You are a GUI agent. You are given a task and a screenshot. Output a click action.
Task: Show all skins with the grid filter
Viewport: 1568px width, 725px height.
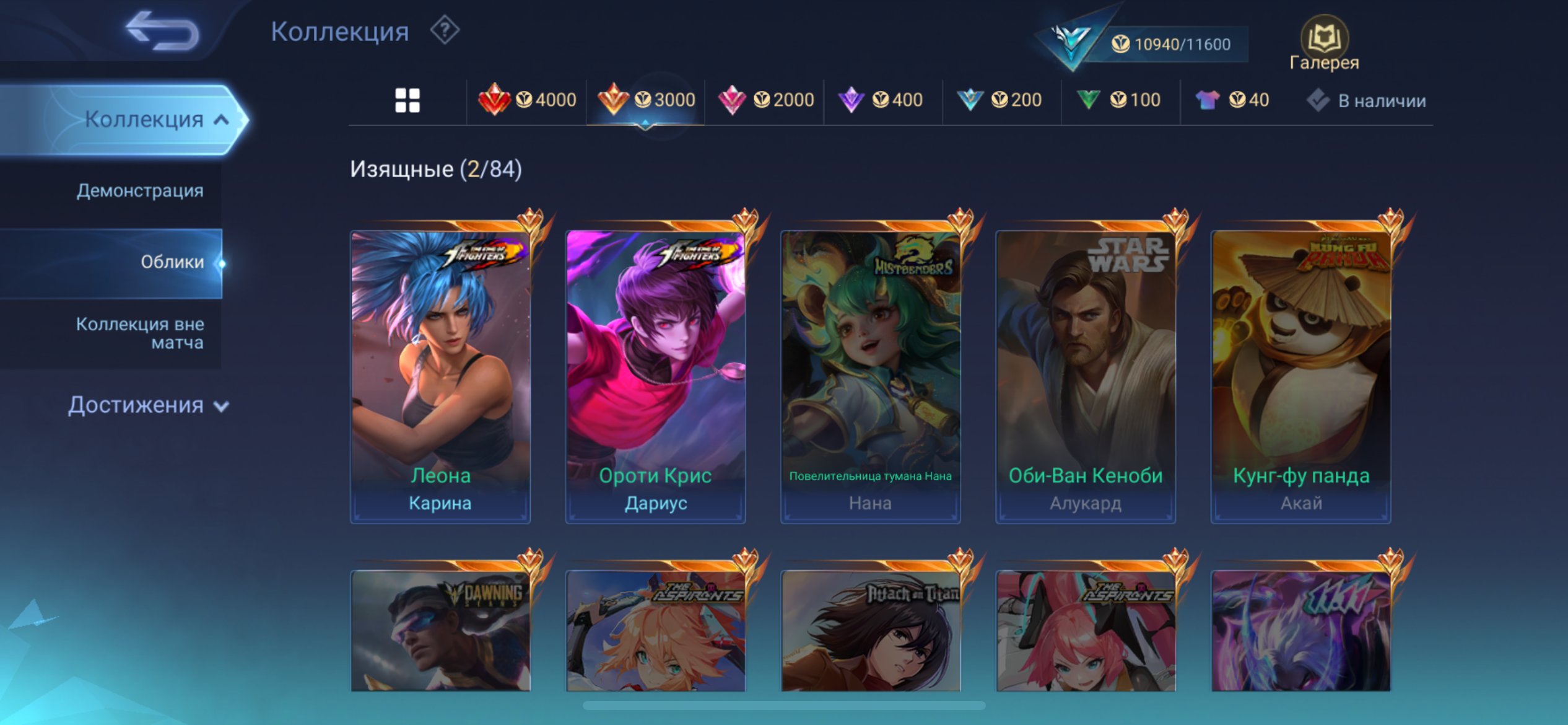[x=407, y=100]
